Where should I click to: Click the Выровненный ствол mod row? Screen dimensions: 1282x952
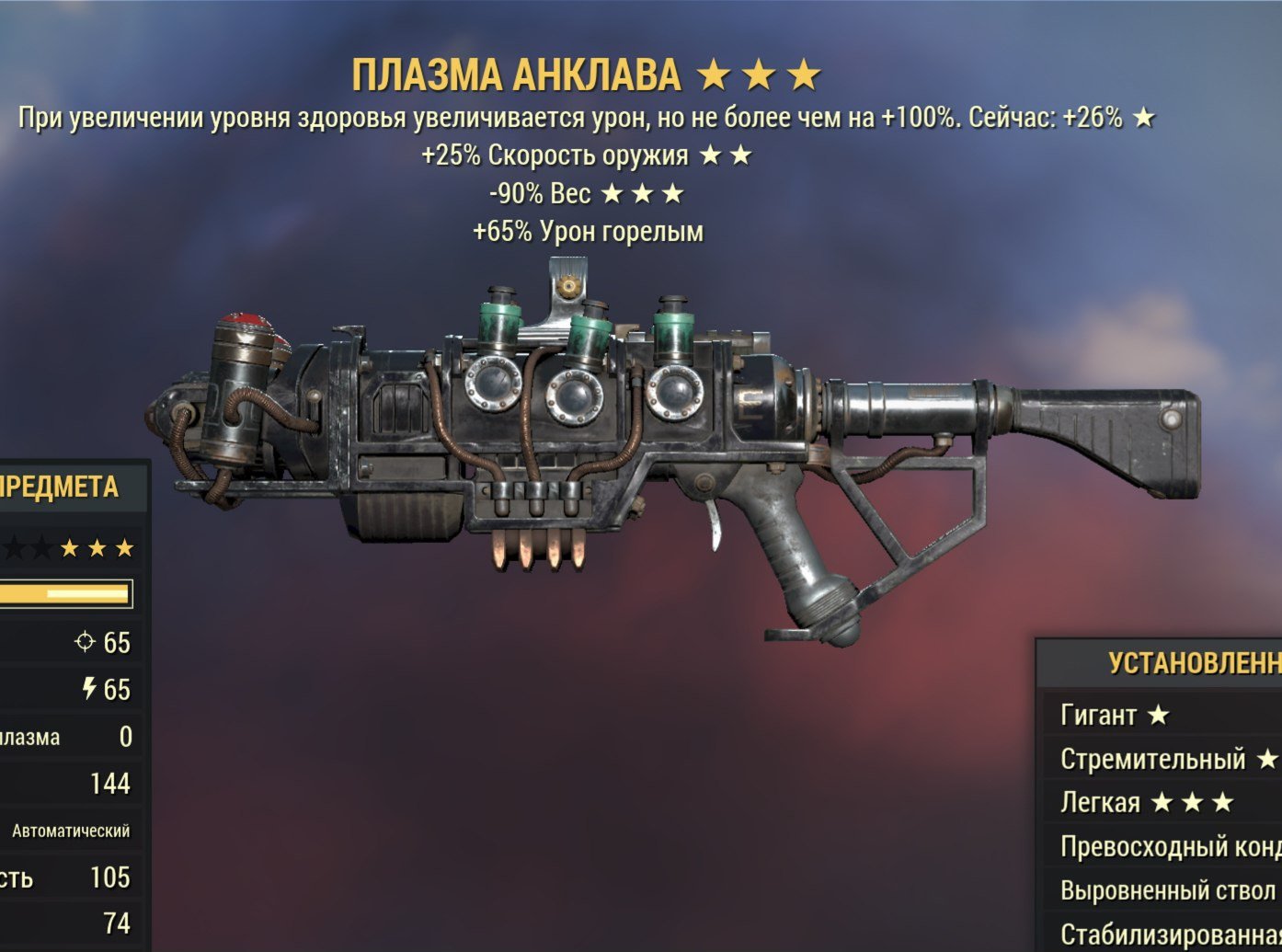[1168, 890]
